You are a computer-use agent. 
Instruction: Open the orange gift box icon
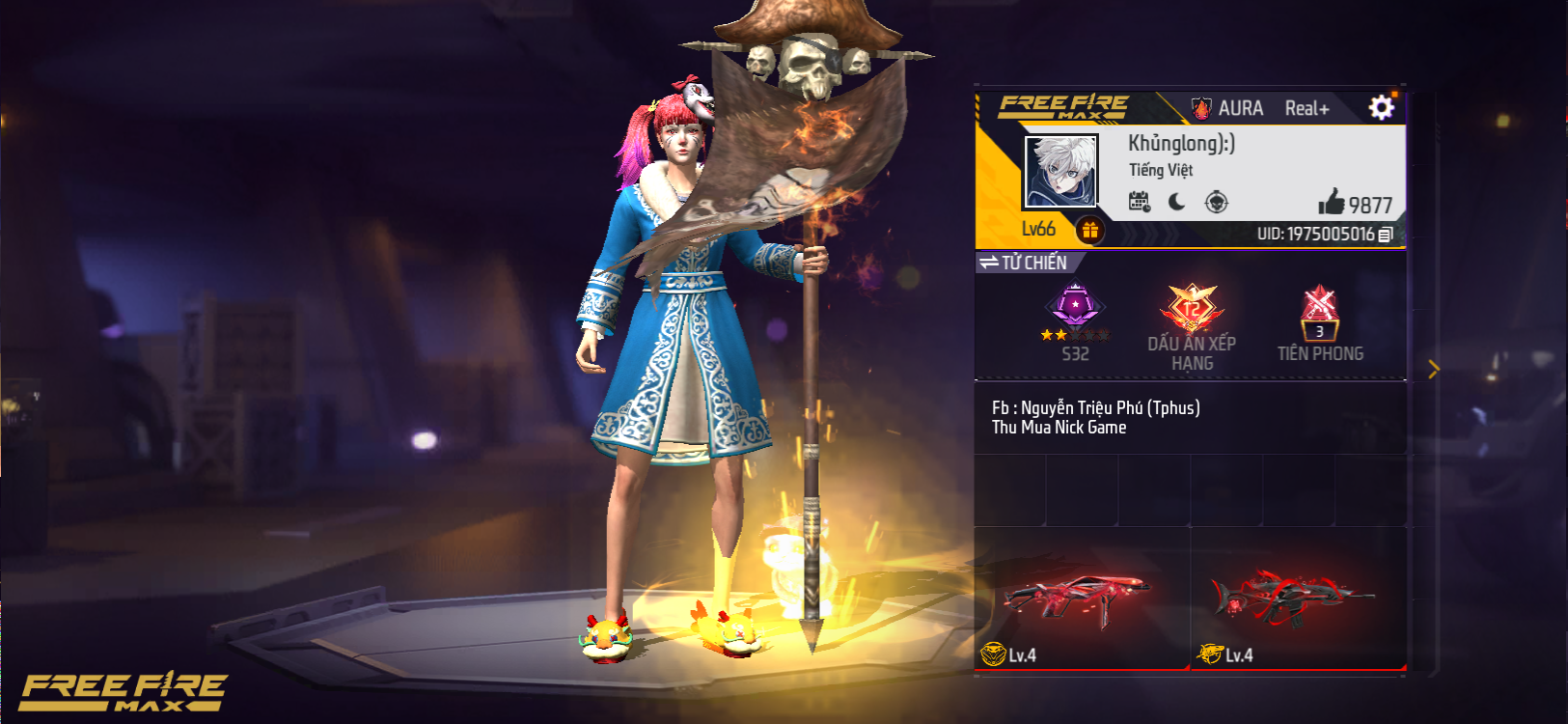coord(1089,230)
